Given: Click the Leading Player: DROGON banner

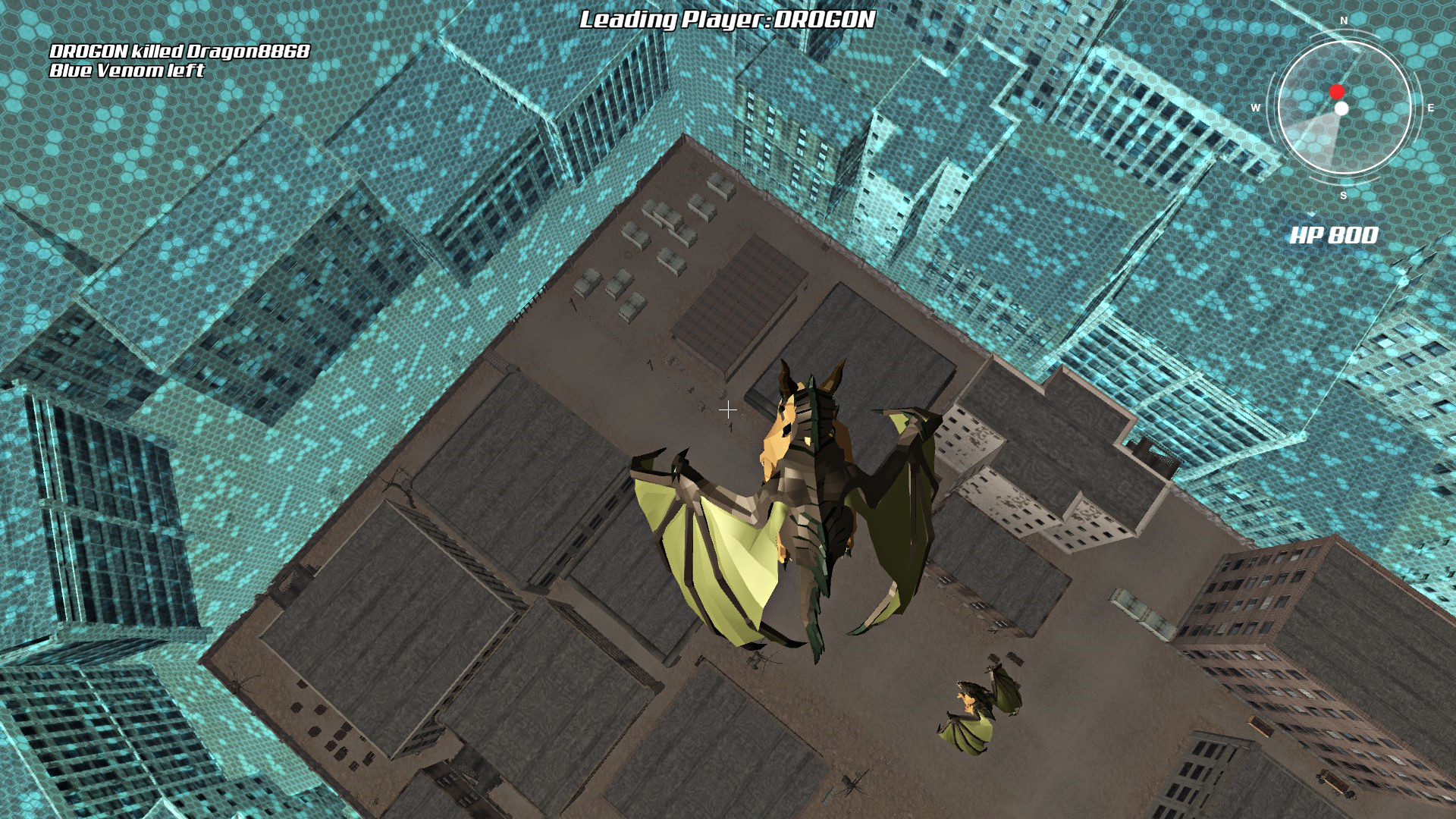Looking at the screenshot, I should (x=726, y=22).
